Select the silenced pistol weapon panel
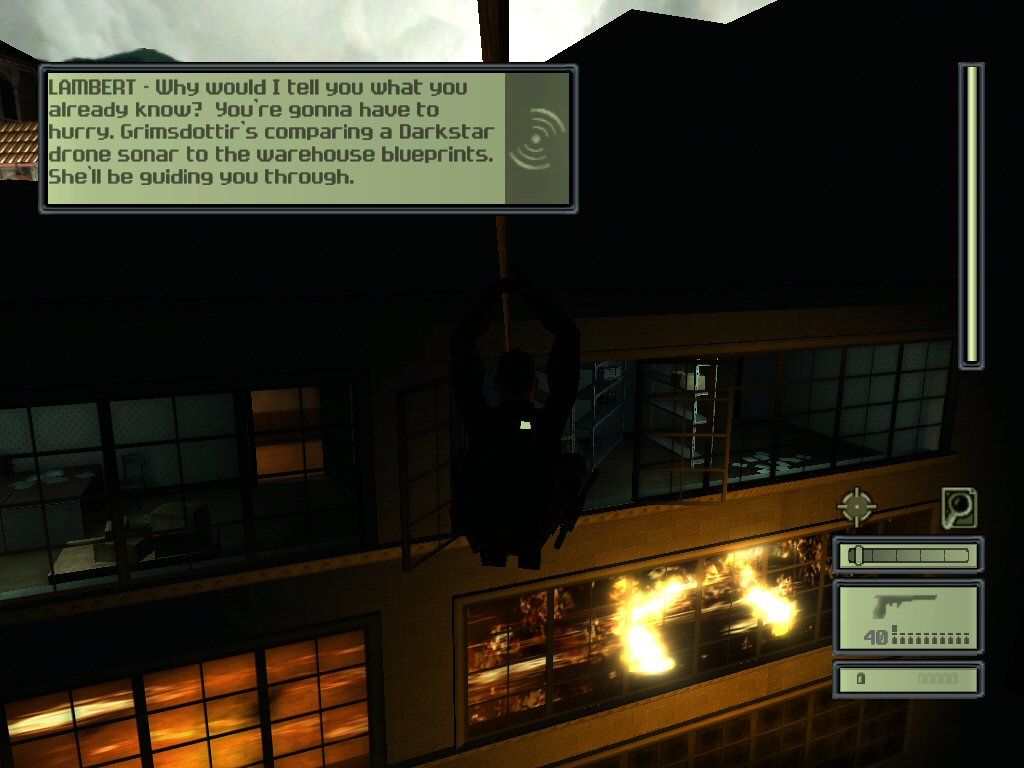This screenshot has width=1024, height=768. pos(908,617)
